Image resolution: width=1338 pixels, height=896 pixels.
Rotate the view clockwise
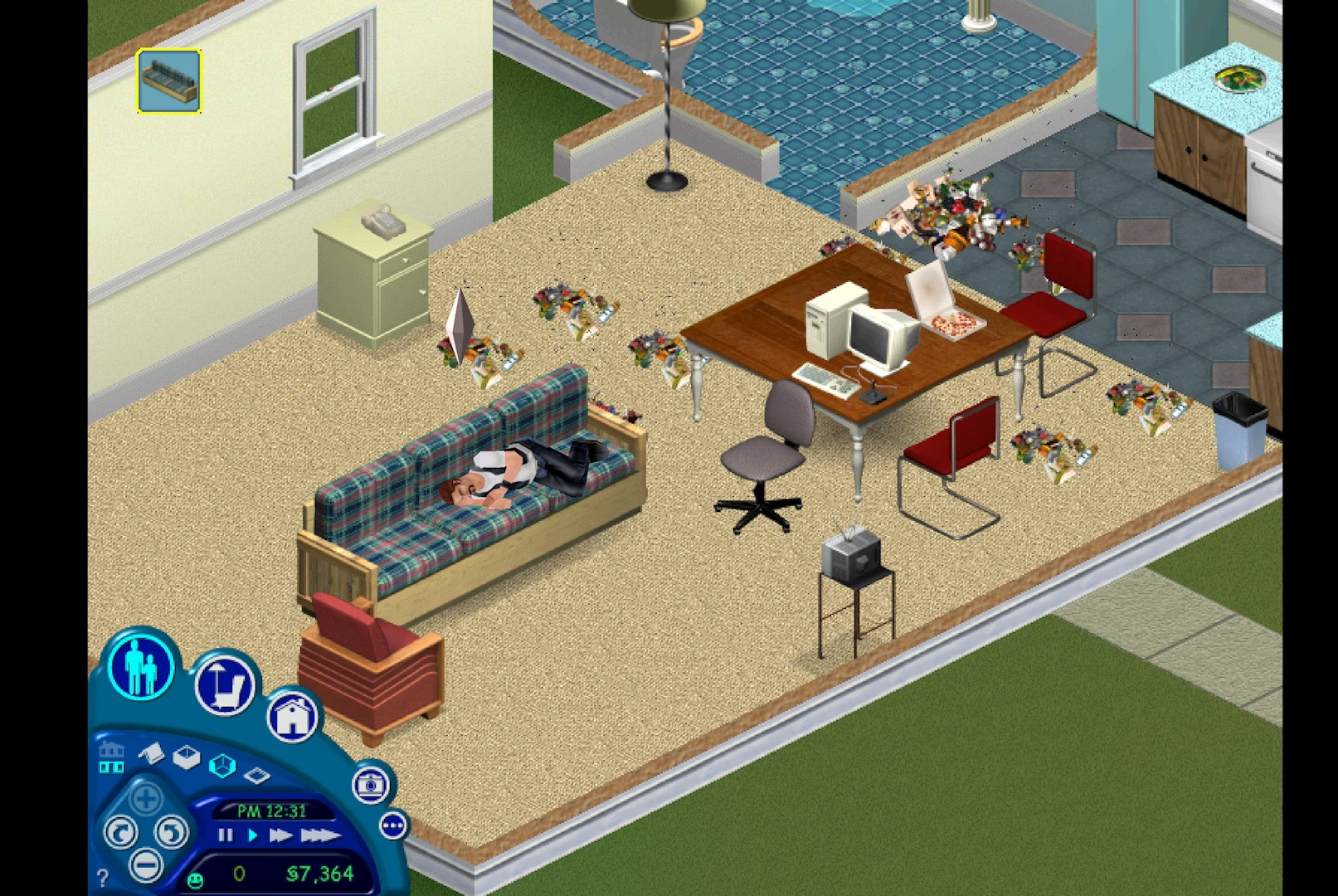point(122,832)
